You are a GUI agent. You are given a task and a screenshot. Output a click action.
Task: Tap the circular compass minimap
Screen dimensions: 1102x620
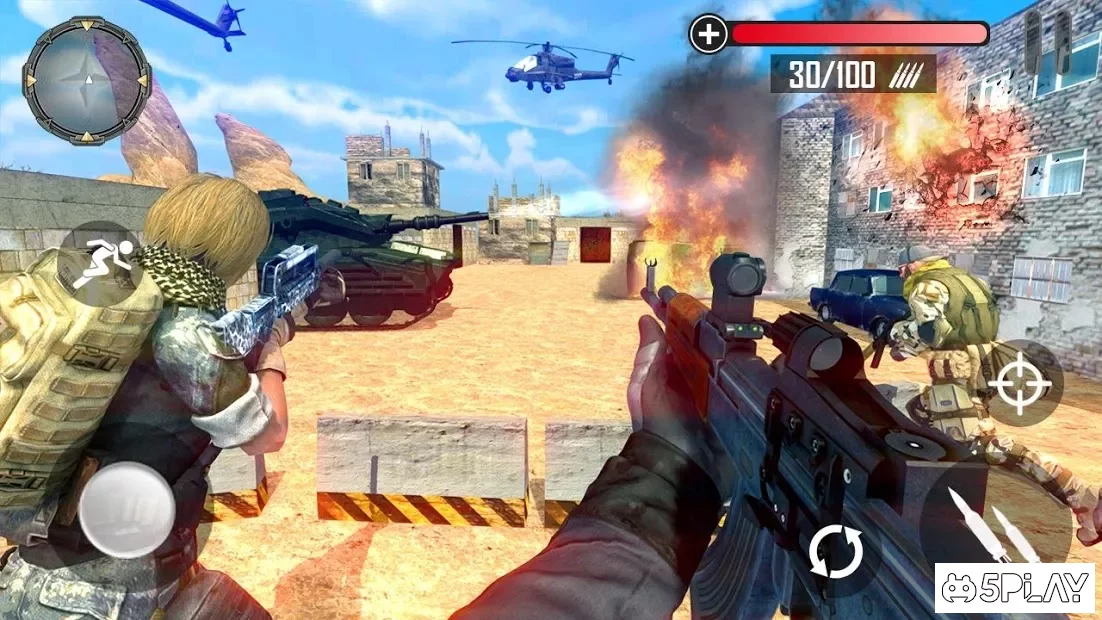pos(87,80)
